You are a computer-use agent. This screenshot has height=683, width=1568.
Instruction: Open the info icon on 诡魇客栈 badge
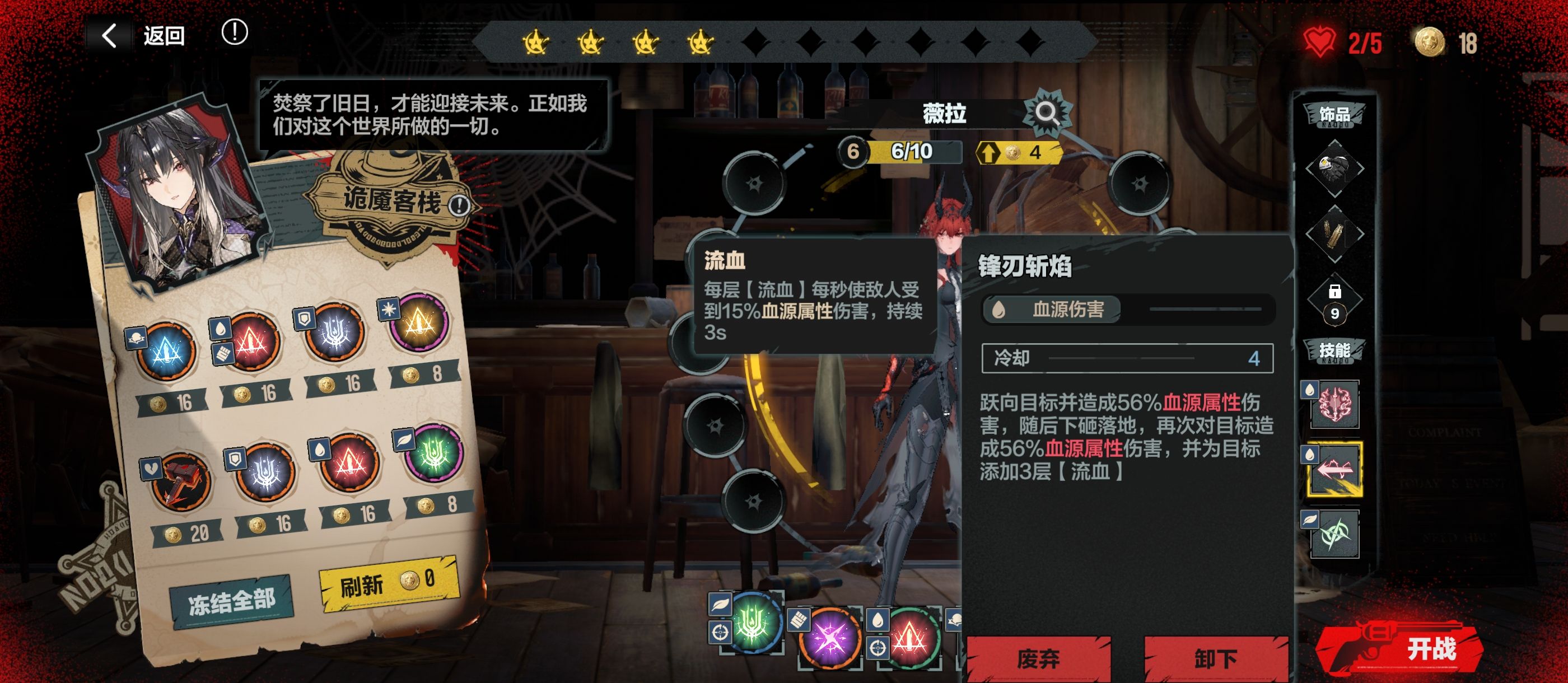pos(459,206)
